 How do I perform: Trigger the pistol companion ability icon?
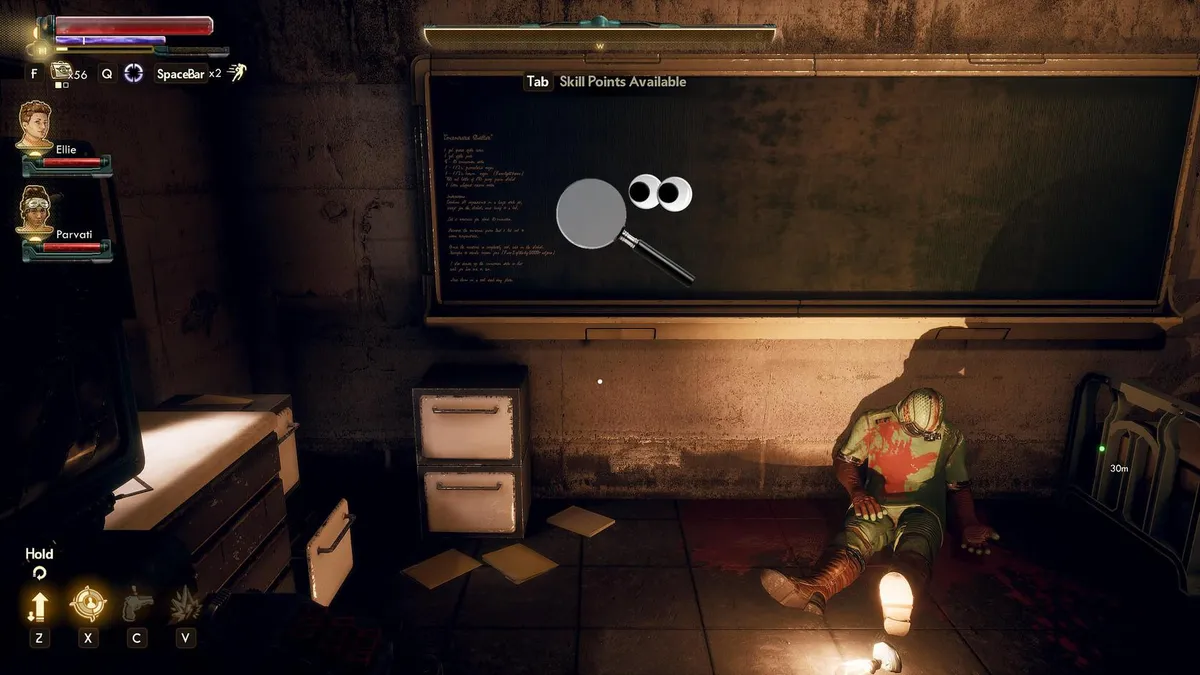136,605
